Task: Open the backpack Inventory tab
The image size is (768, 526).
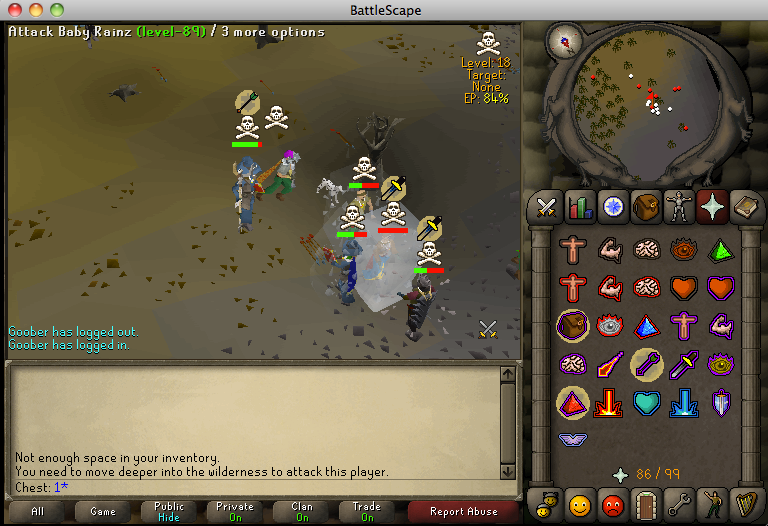Action: [x=646, y=207]
